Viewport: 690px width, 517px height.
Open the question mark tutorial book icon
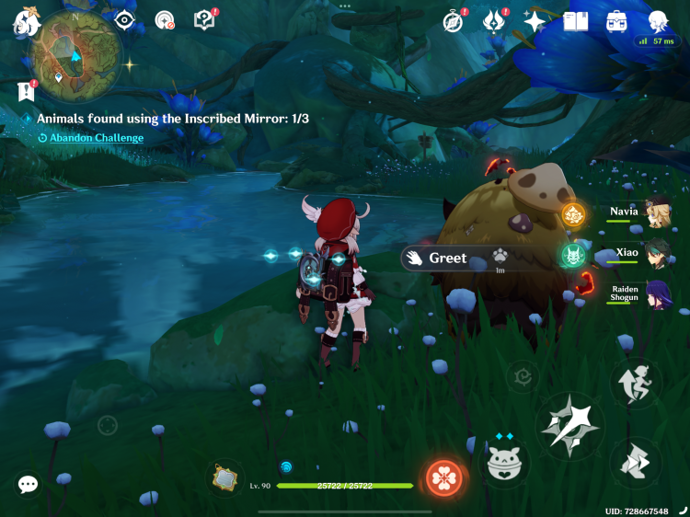coord(204,20)
